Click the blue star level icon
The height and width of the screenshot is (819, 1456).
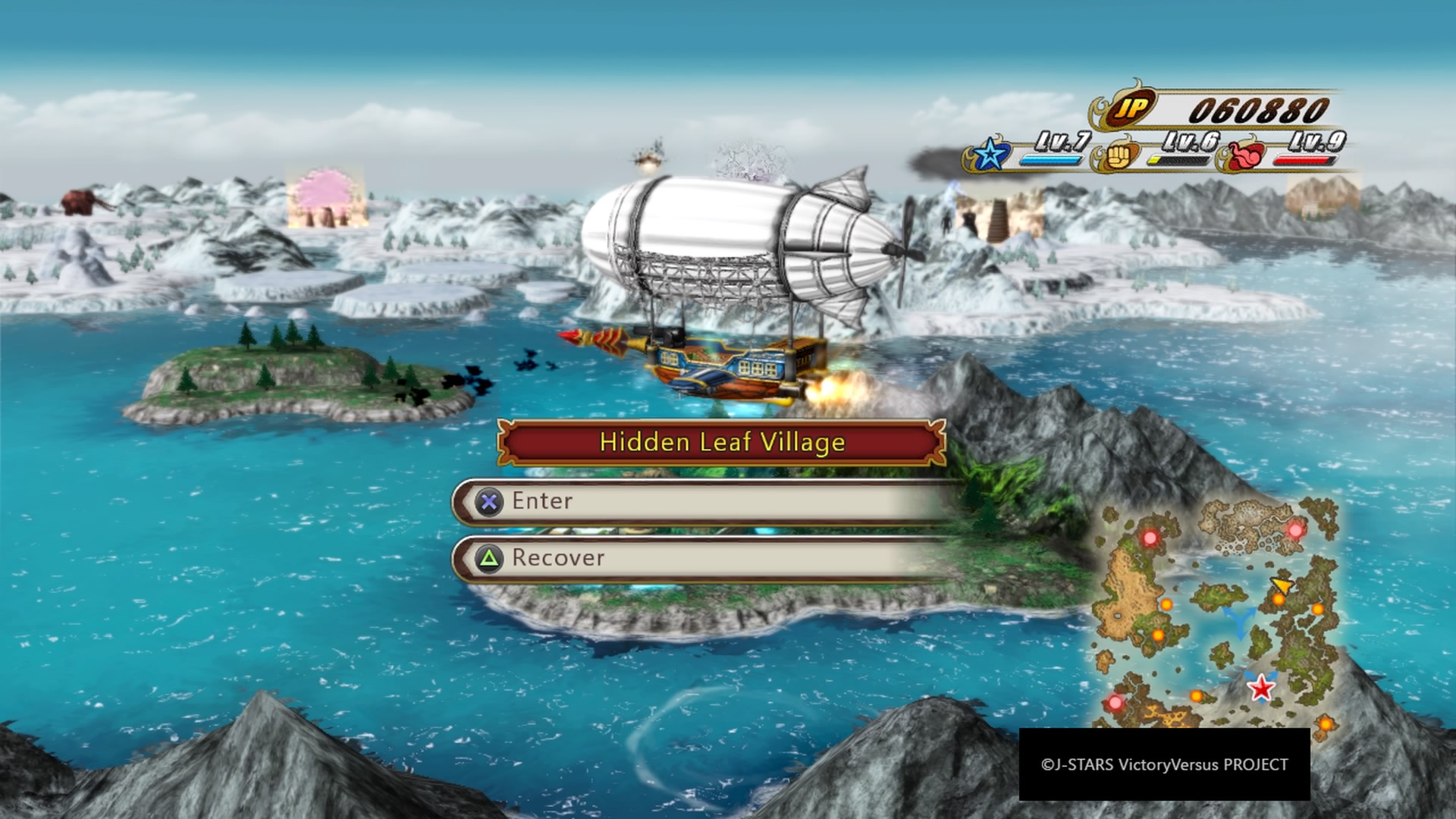[989, 155]
